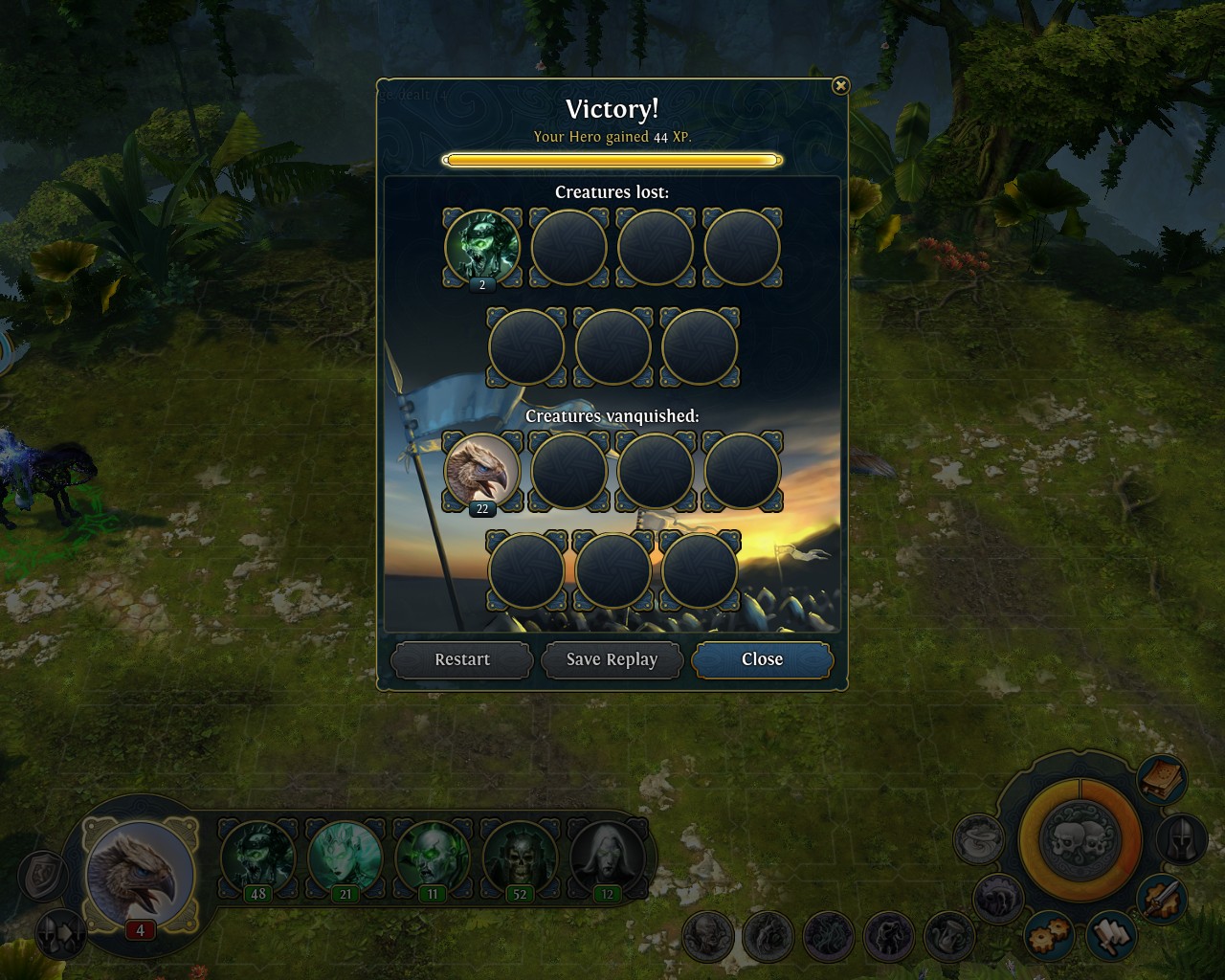Viewport: 1225px width, 980px height.
Task: Click the sword and gear auto-combat icon
Action: coord(1162,900)
